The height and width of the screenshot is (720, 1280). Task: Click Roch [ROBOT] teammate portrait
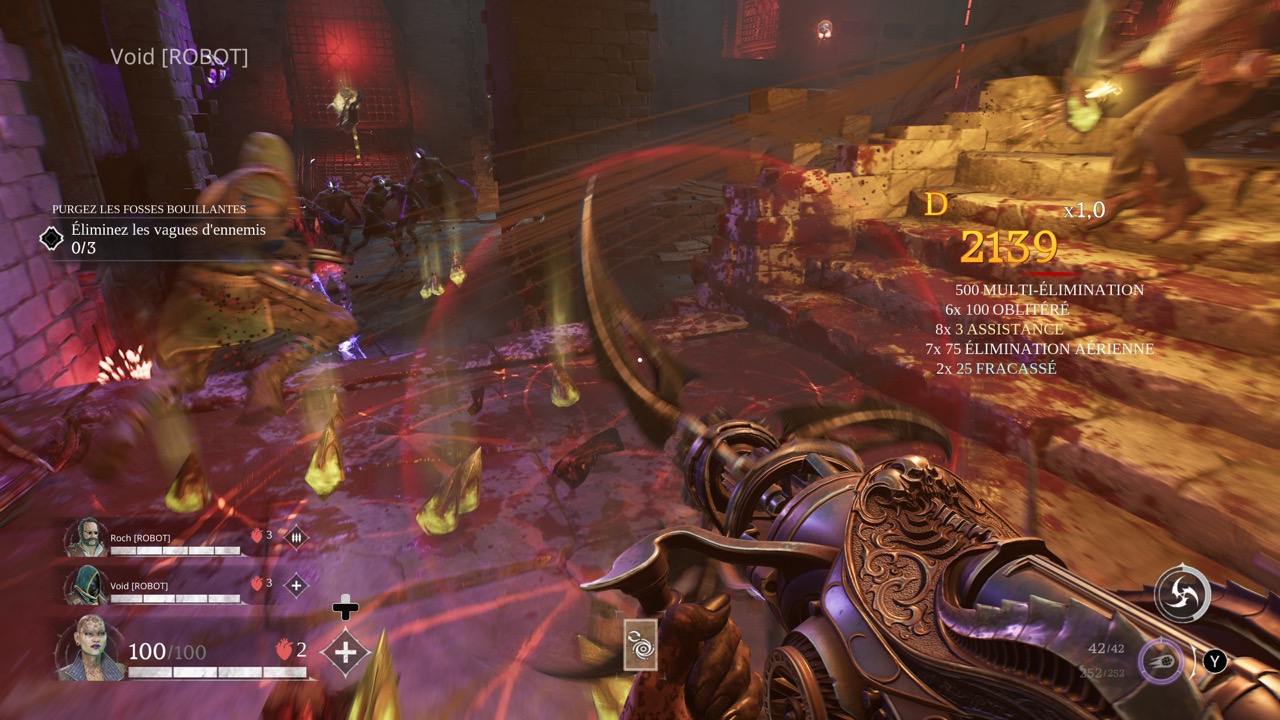(x=85, y=538)
